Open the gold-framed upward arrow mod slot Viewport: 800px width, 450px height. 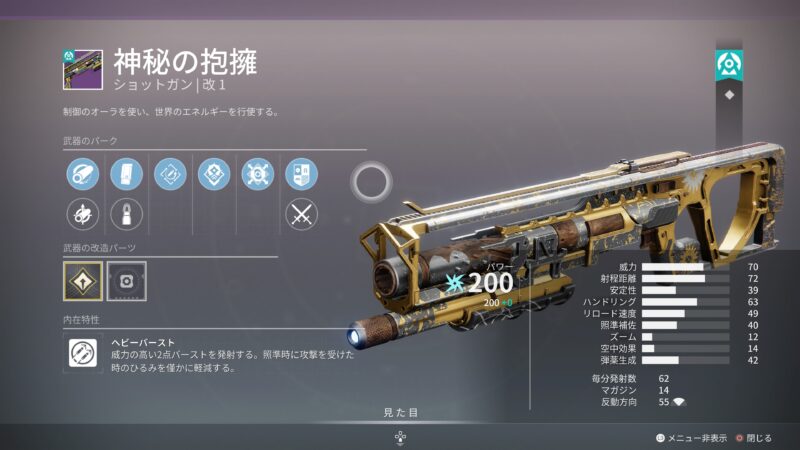click(x=83, y=281)
